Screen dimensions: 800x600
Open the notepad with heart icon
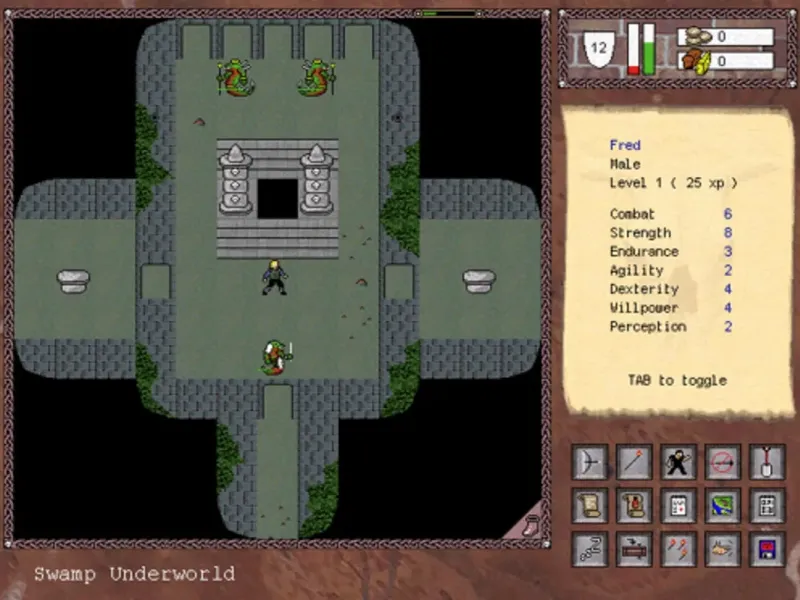pos(679,505)
